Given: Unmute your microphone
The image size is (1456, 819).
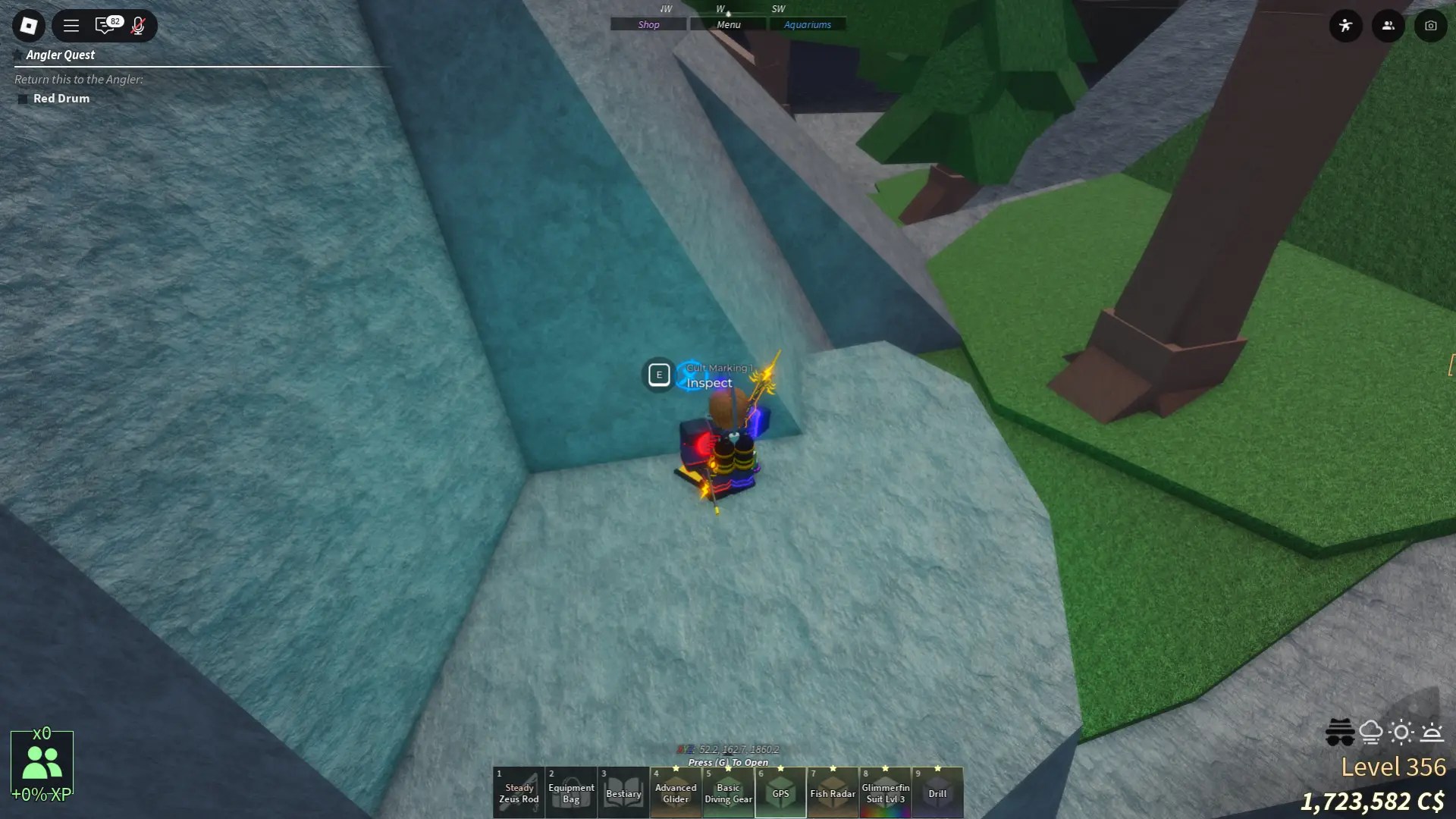Looking at the screenshot, I should coord(138,26).
